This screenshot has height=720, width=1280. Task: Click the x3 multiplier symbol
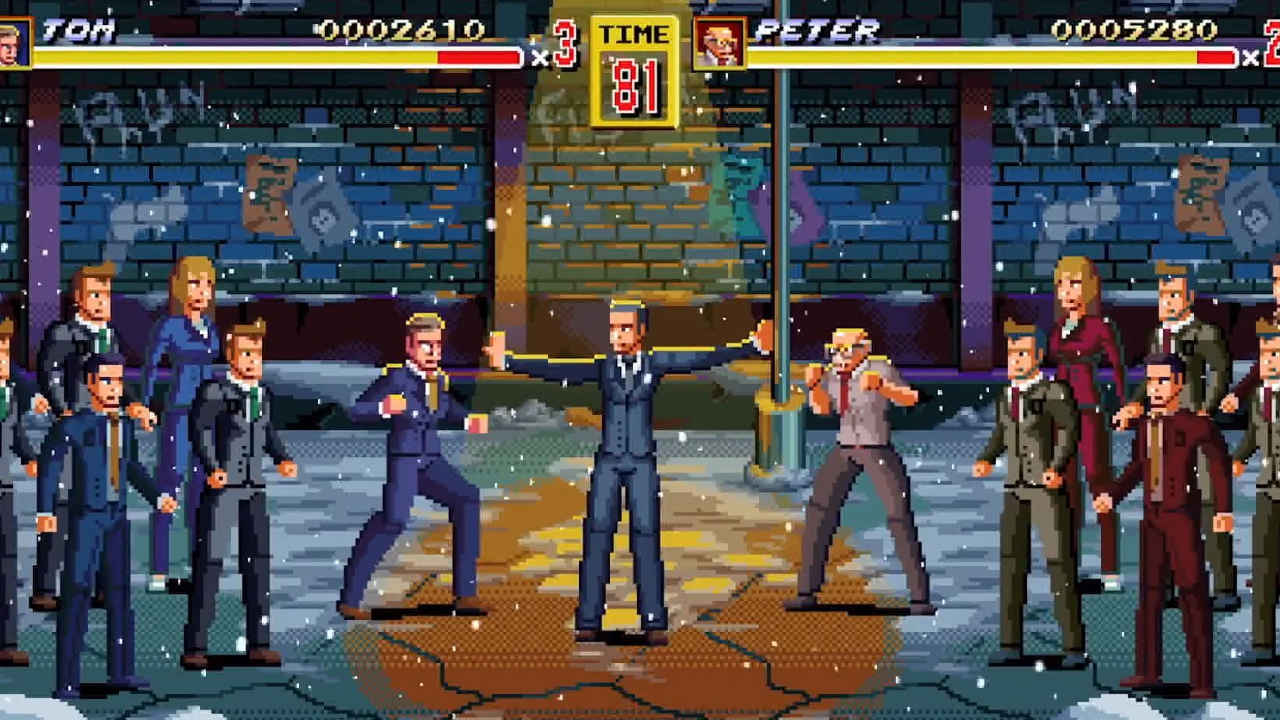pyautogui.click(x=540, y=55)
